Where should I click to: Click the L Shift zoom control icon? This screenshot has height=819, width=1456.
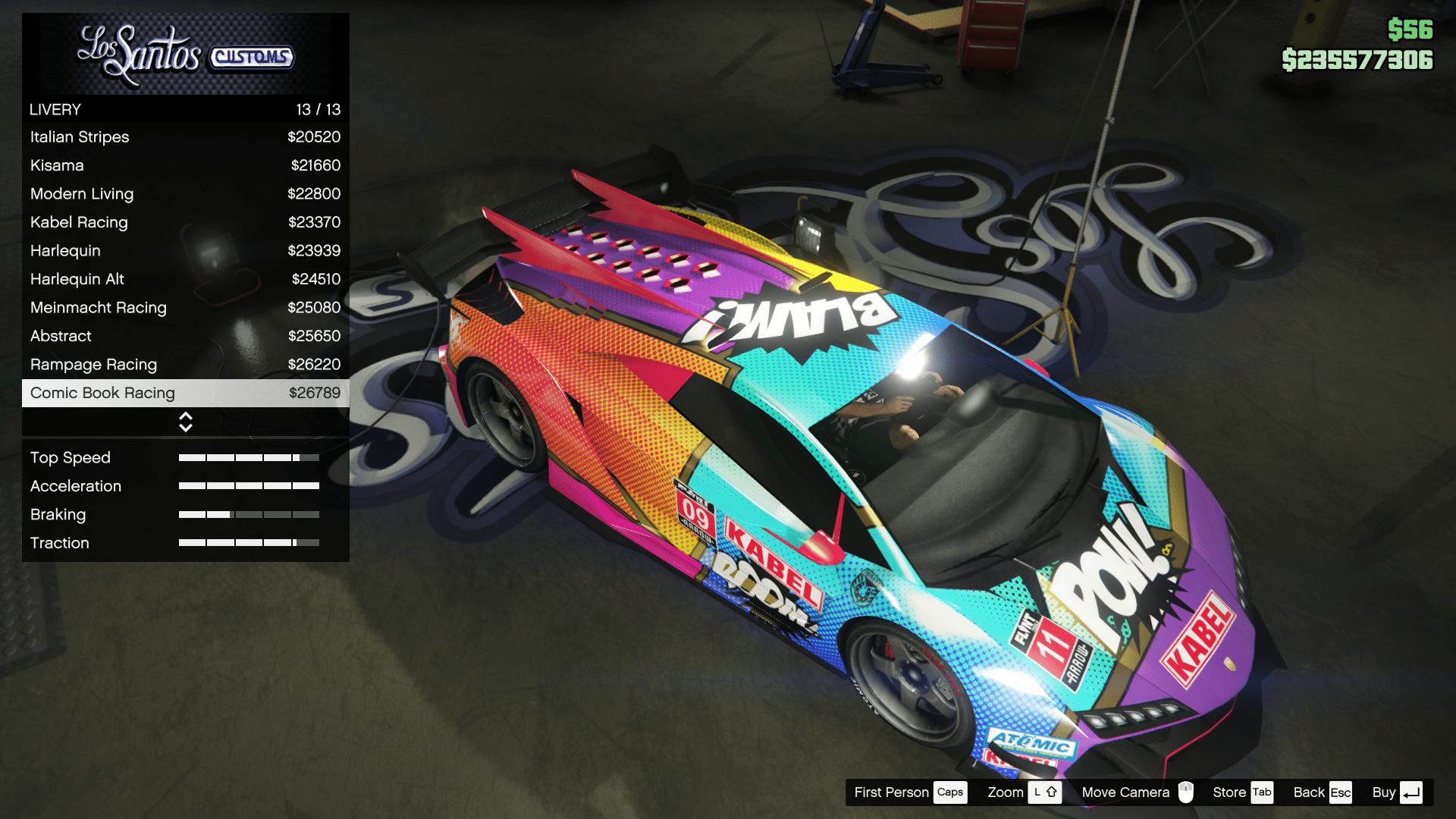coord(1045,792)
